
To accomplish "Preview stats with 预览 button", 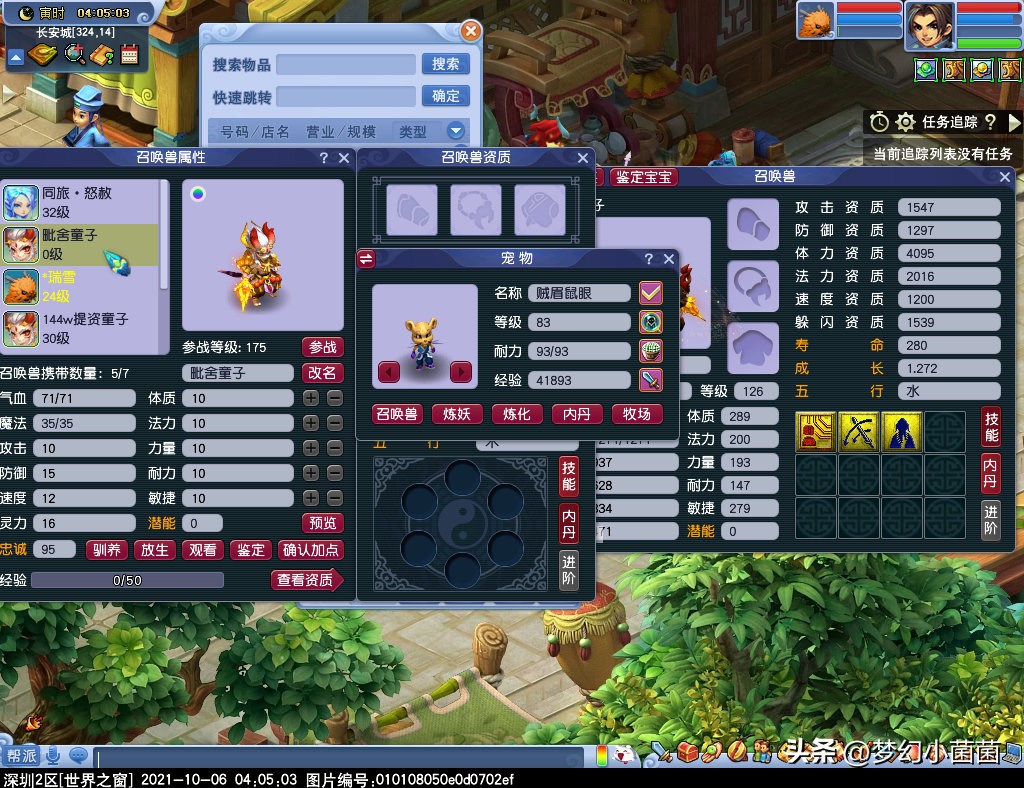I will (322, 523).
